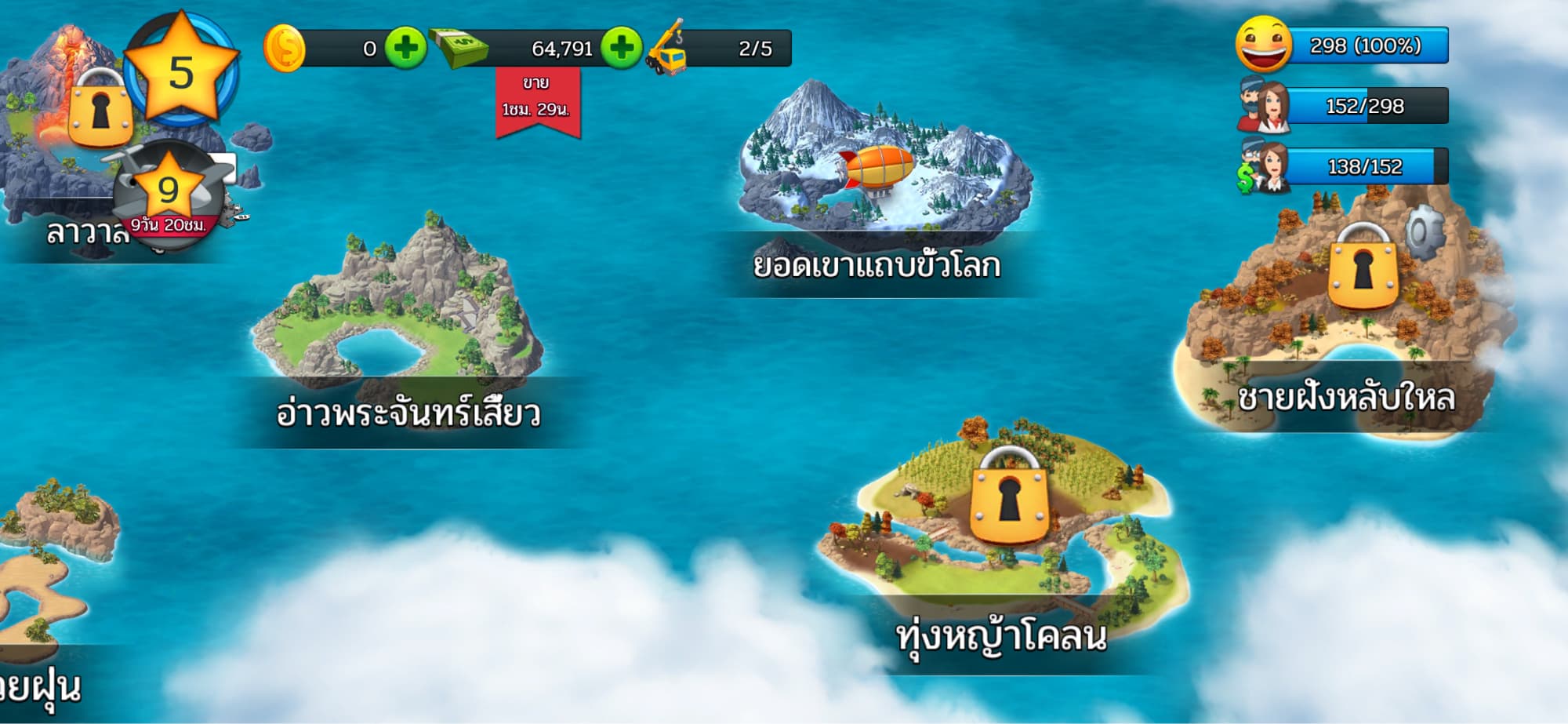The image size is (1568, 724).
Task: Add more cash with the green plus
Action: click(x=622, y=48)
